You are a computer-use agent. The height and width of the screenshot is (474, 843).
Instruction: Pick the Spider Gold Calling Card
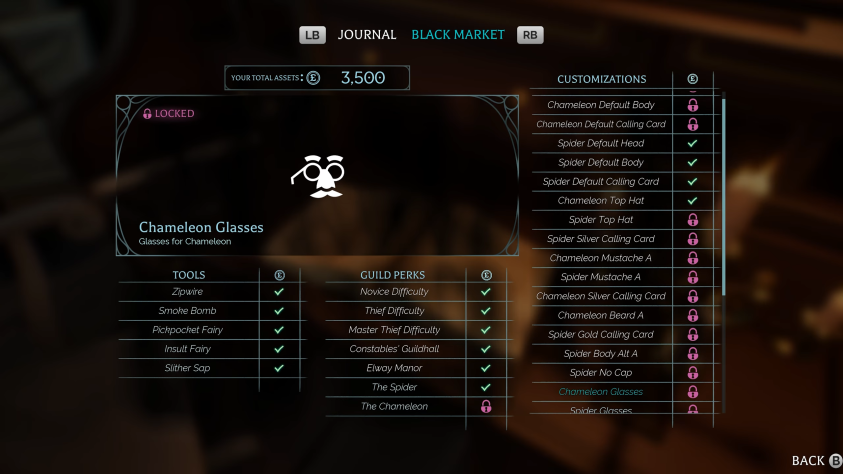[601, 335]
